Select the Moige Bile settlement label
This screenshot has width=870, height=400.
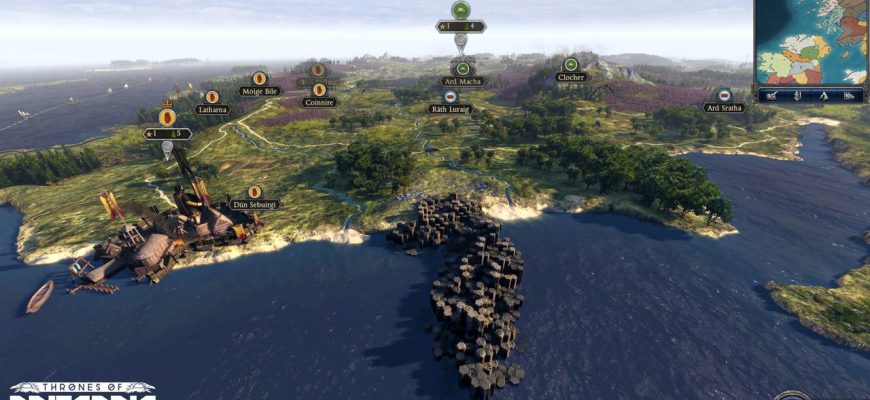259,91
